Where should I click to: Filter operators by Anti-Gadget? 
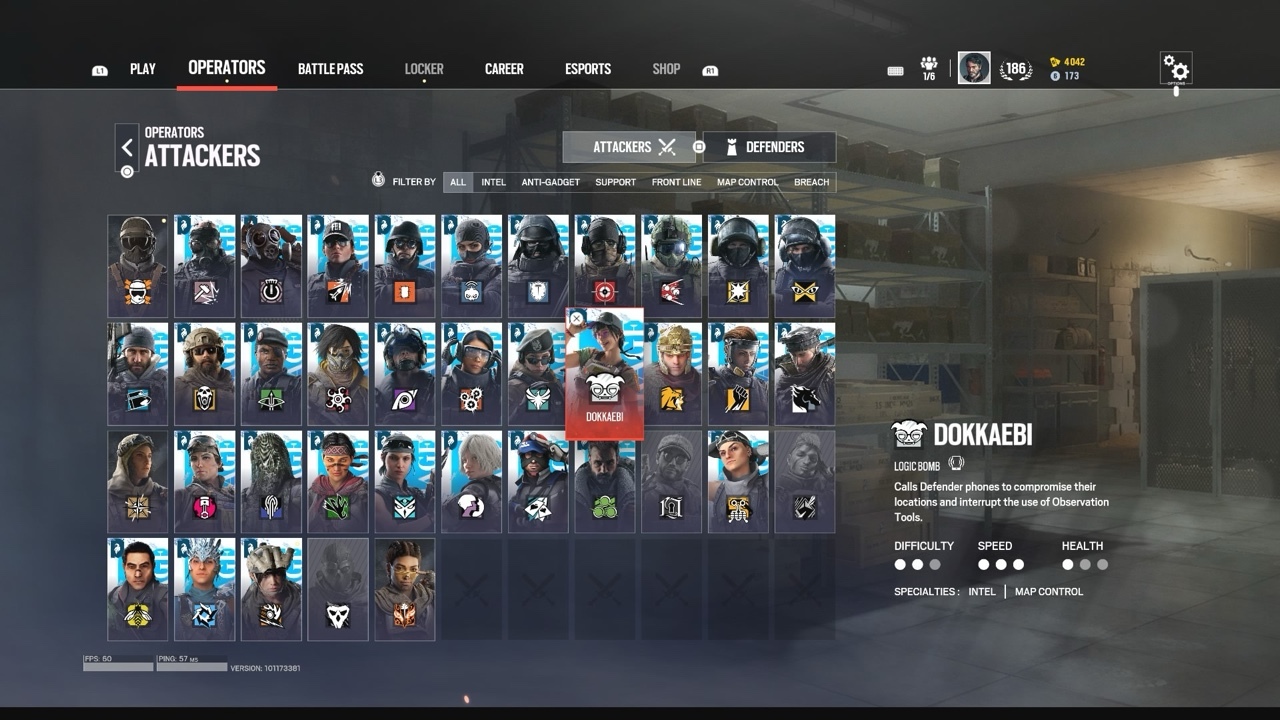[550, 182]
